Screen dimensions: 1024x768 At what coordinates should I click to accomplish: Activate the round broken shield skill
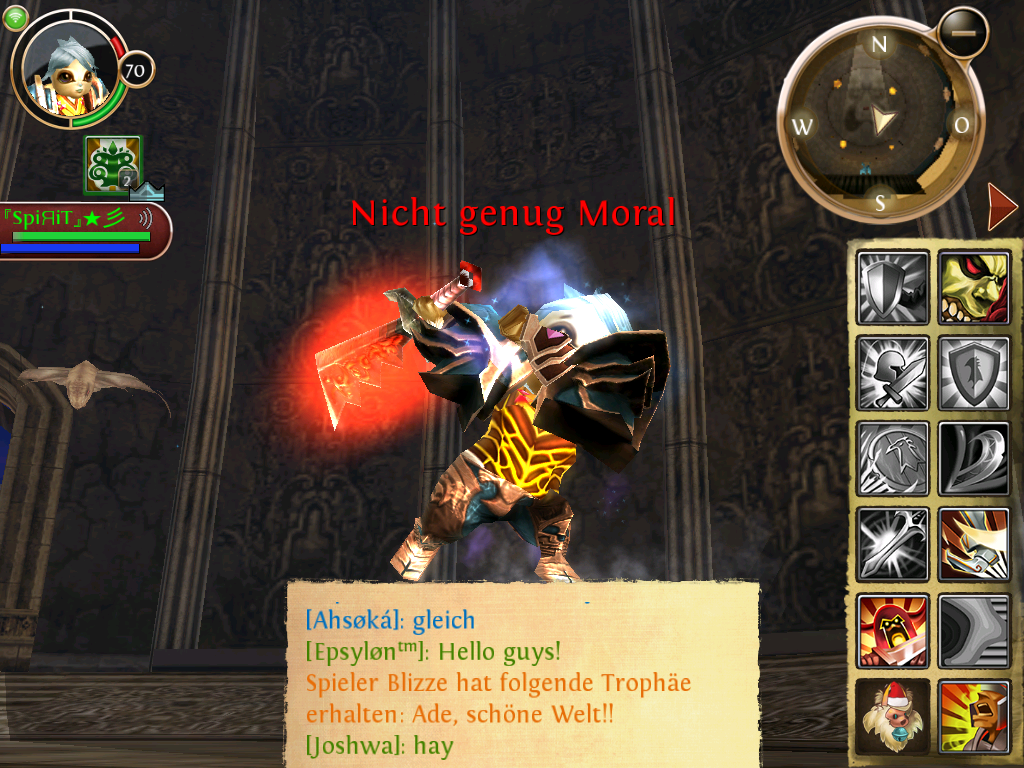[x=893, y=459]
